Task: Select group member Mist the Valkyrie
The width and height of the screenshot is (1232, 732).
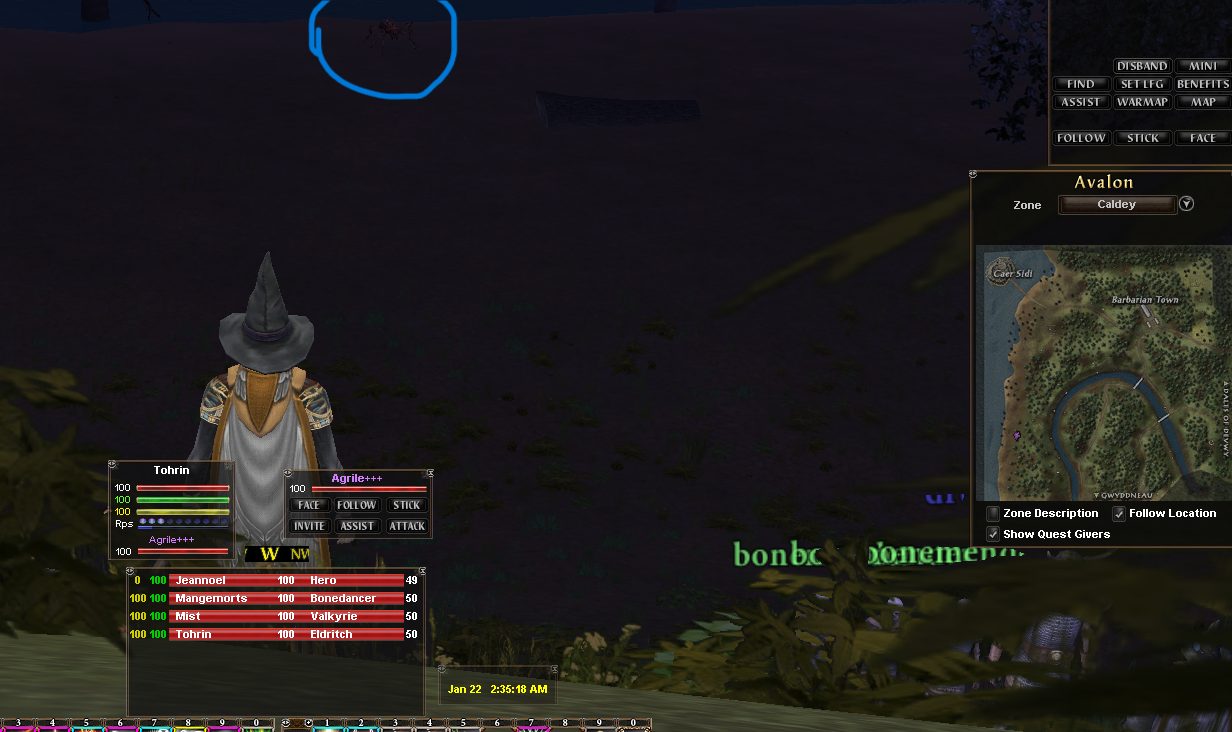Action: (x=285, y=616)
